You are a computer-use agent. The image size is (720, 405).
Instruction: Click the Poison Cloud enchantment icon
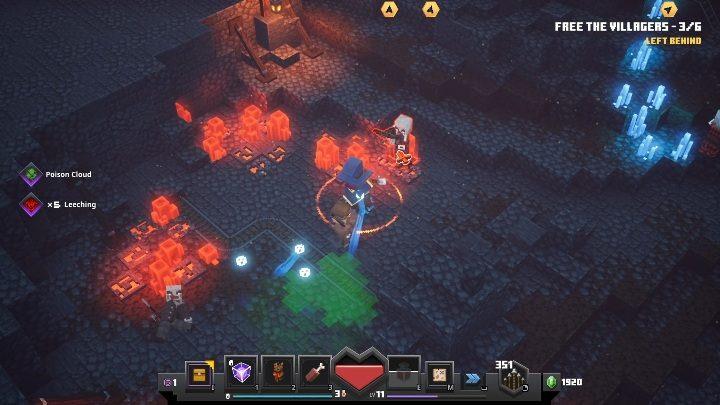click(31, 174)
